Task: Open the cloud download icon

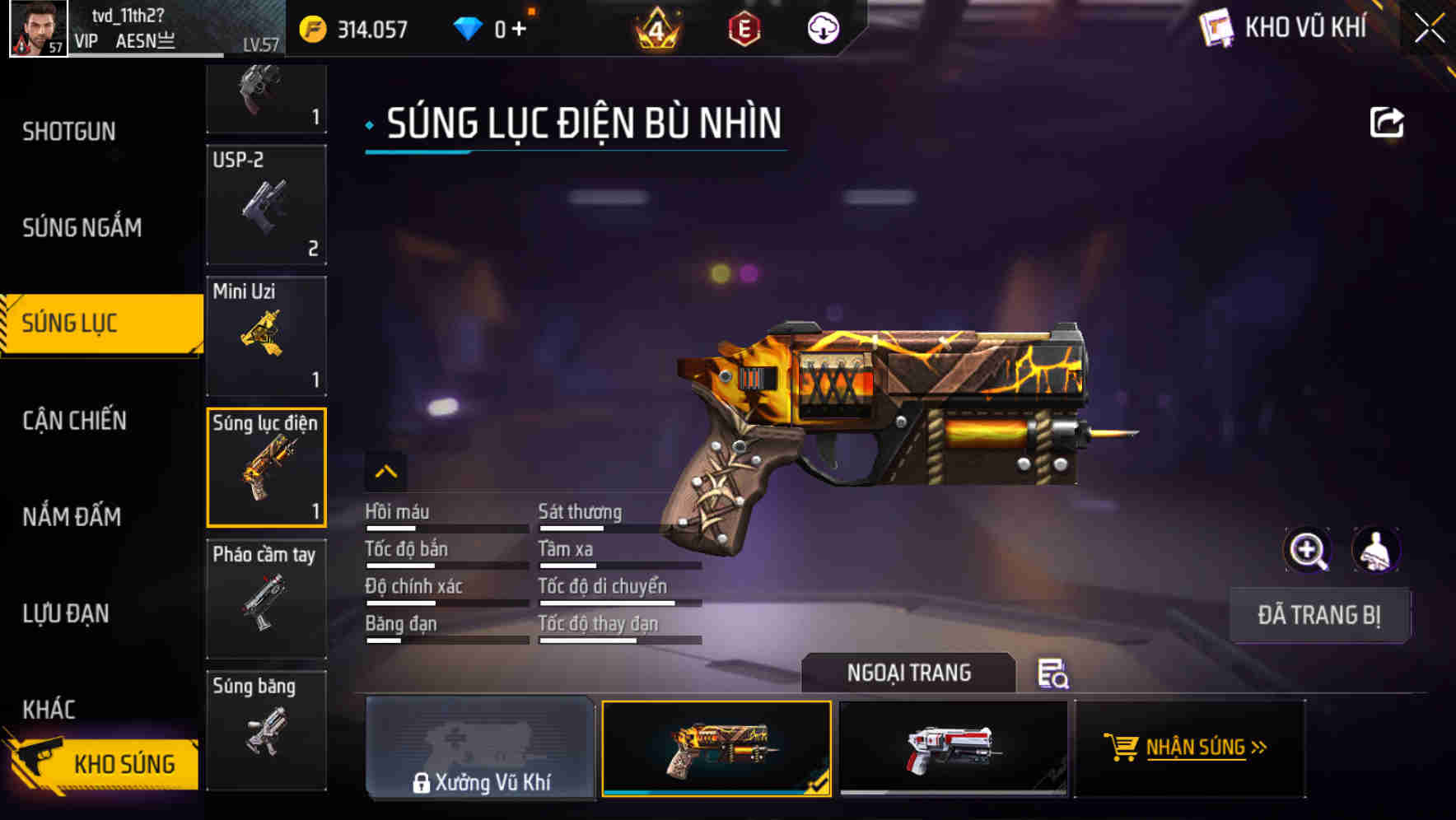Action: click(821, 27)
